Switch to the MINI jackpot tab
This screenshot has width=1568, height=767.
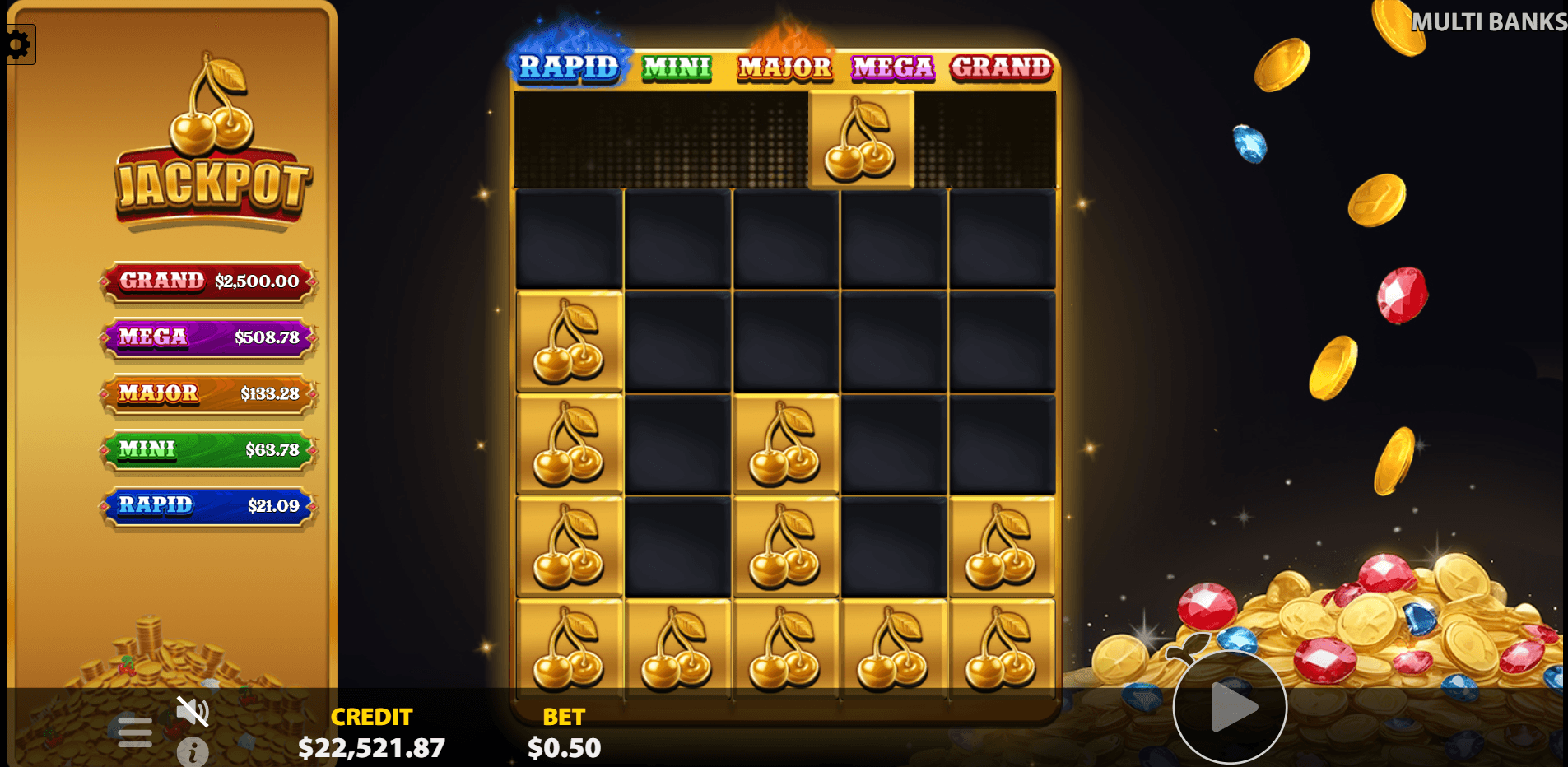677,67
